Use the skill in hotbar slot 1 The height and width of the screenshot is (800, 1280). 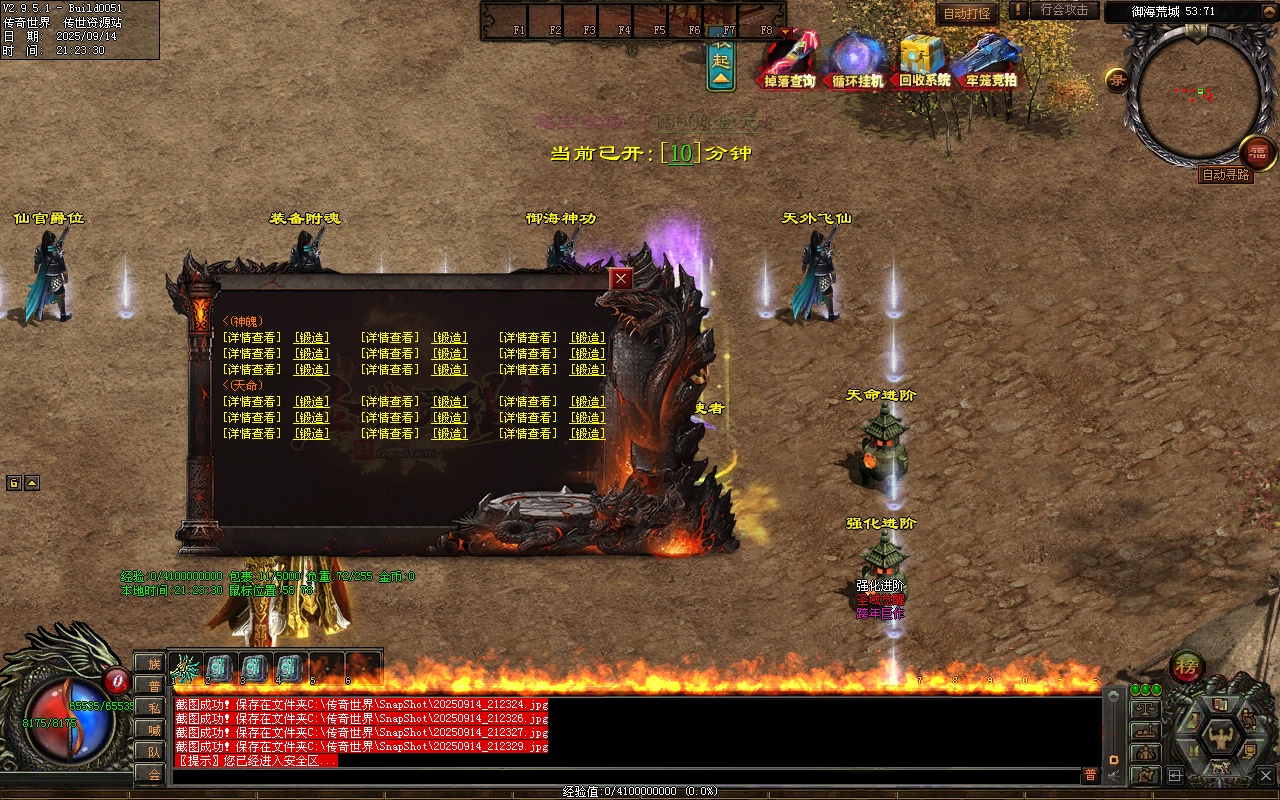185,667
